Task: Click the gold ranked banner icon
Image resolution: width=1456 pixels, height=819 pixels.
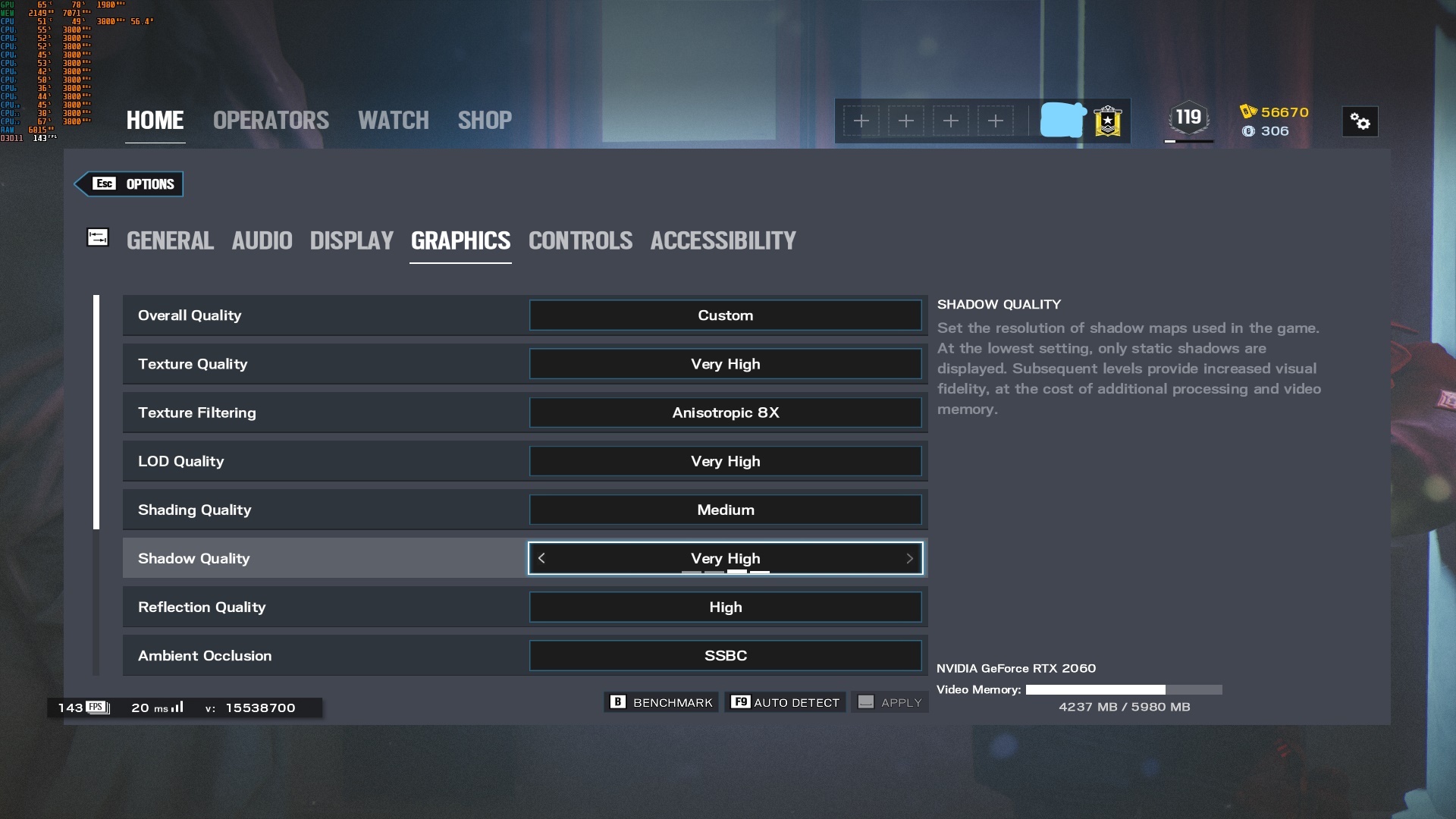Action: pyautogui.click(x=1108, y=121)
